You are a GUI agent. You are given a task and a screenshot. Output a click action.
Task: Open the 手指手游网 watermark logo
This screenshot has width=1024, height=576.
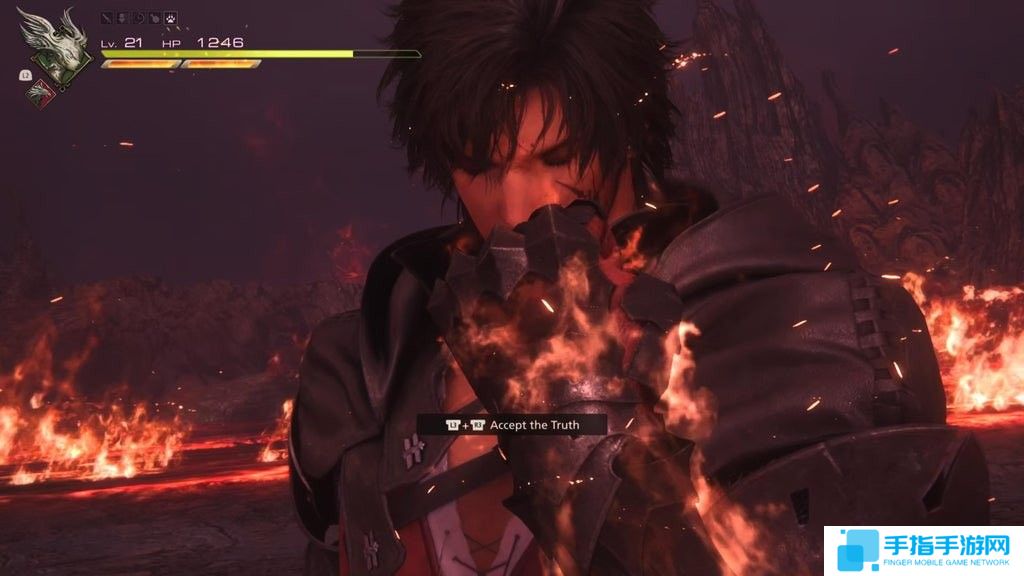click(923, 550)
